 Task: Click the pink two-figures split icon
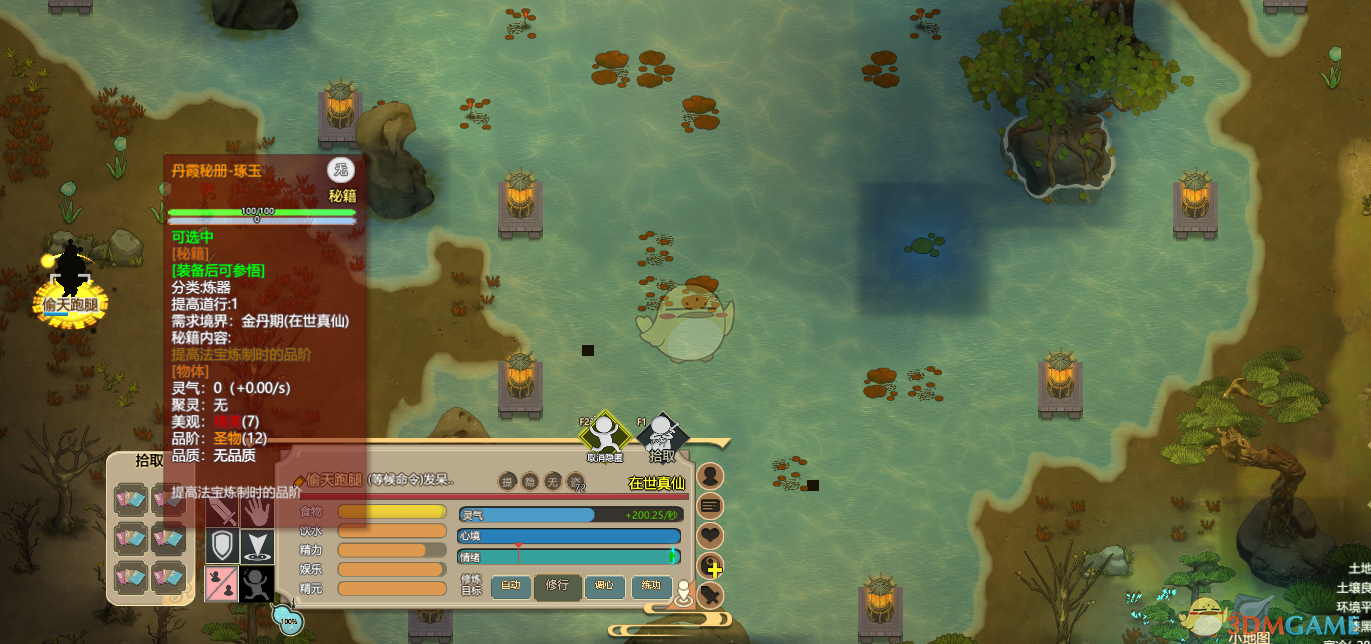pos(222,583)
